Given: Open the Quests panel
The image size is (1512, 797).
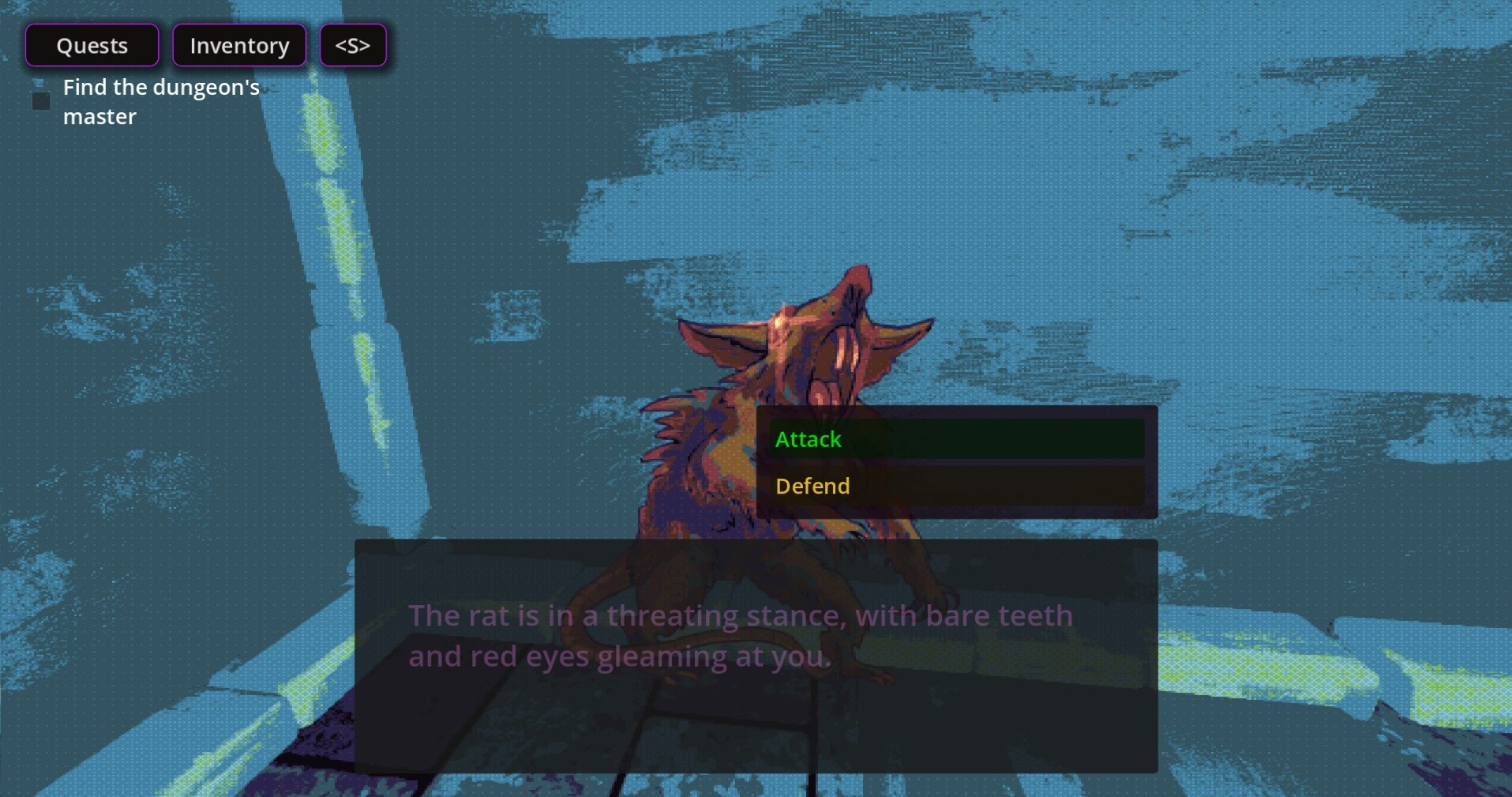Looking at the screenshot, I should click(92, 45).
